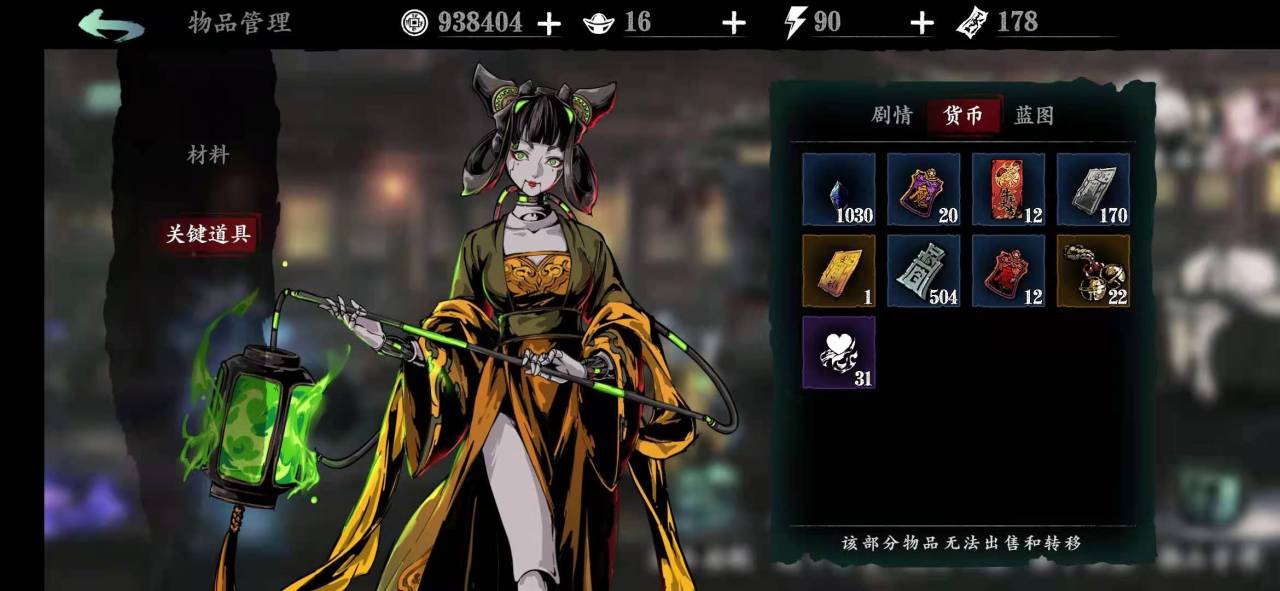The height and width of the screenshot is (591, 1280).
Task: Add more copper coins with plus button
Action: pos(549,24)
